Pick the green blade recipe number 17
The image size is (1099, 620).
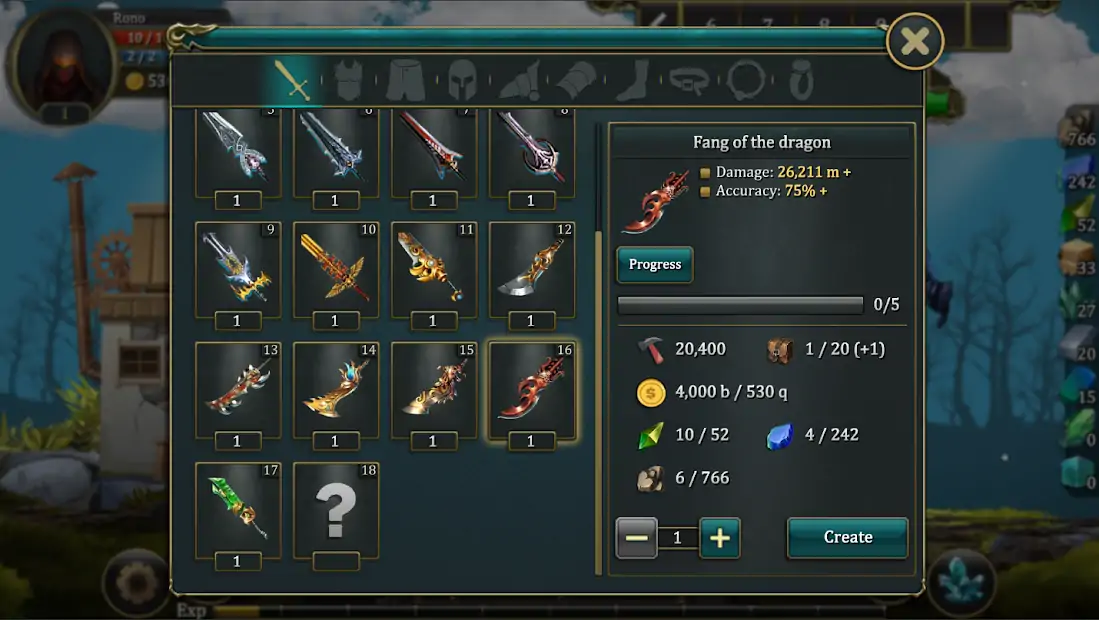click(237, 509)
